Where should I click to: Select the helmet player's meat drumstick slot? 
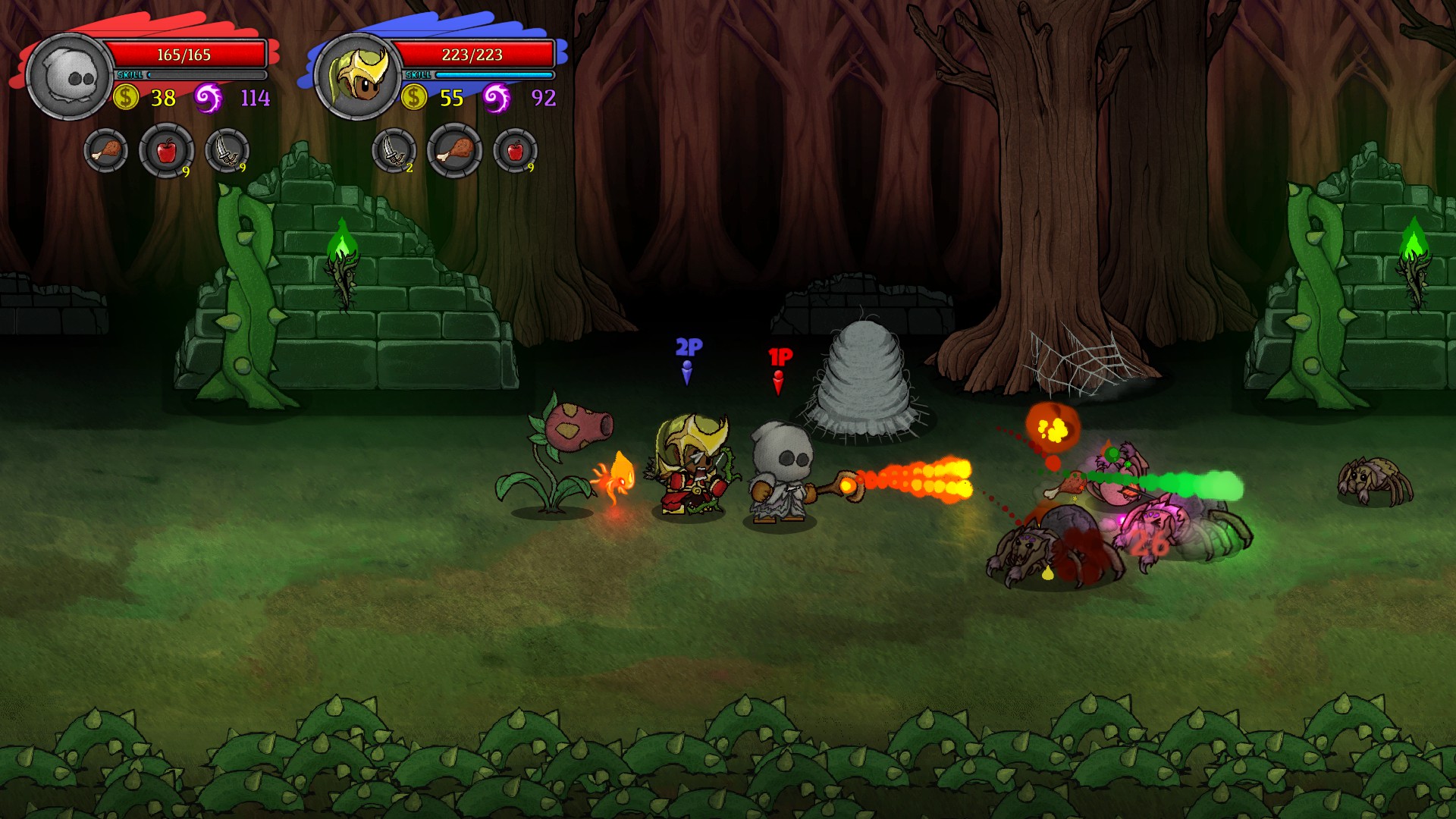tap(454, 151)
